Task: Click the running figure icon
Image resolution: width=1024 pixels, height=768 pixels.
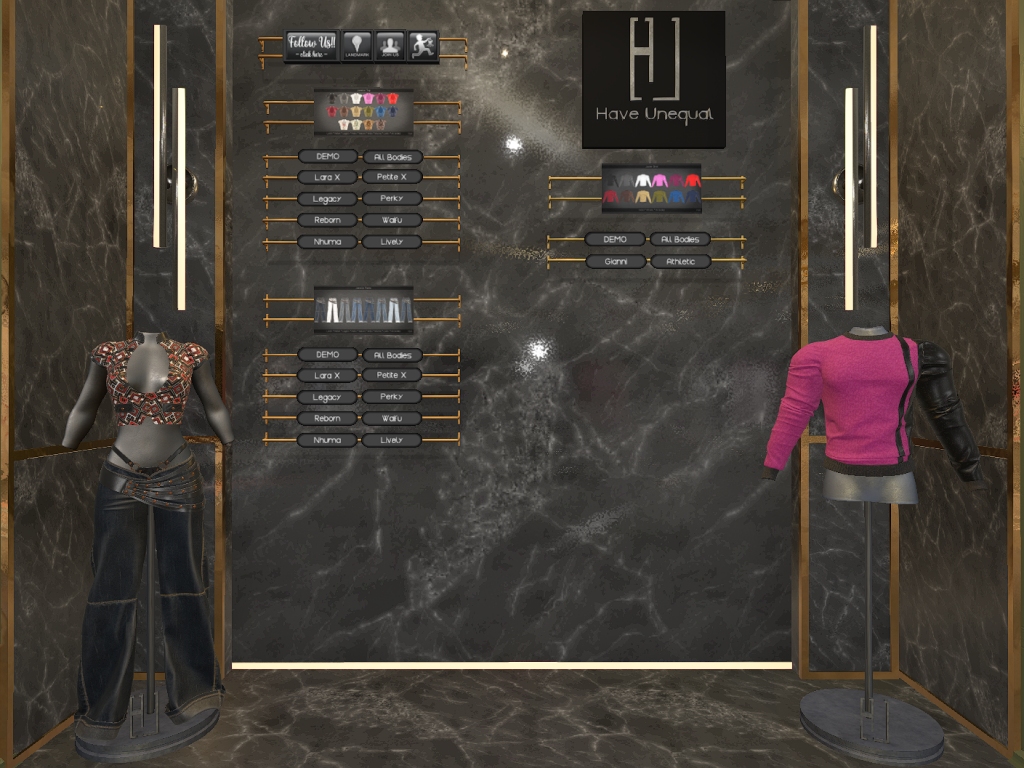Action: [422, 46]
